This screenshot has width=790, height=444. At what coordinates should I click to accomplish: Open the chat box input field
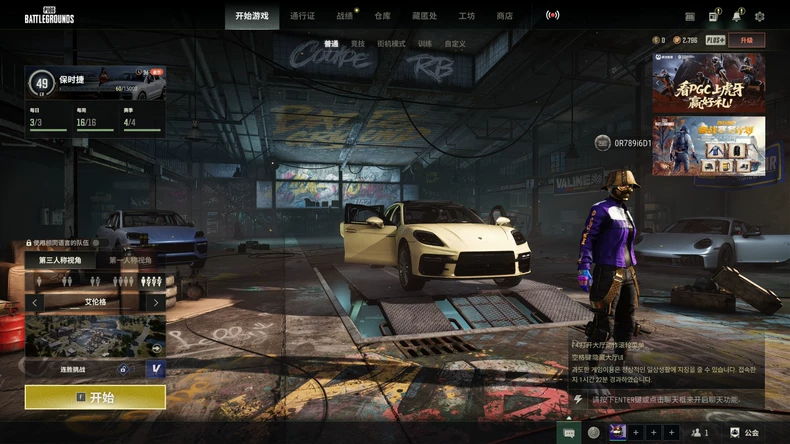(660, 399)
